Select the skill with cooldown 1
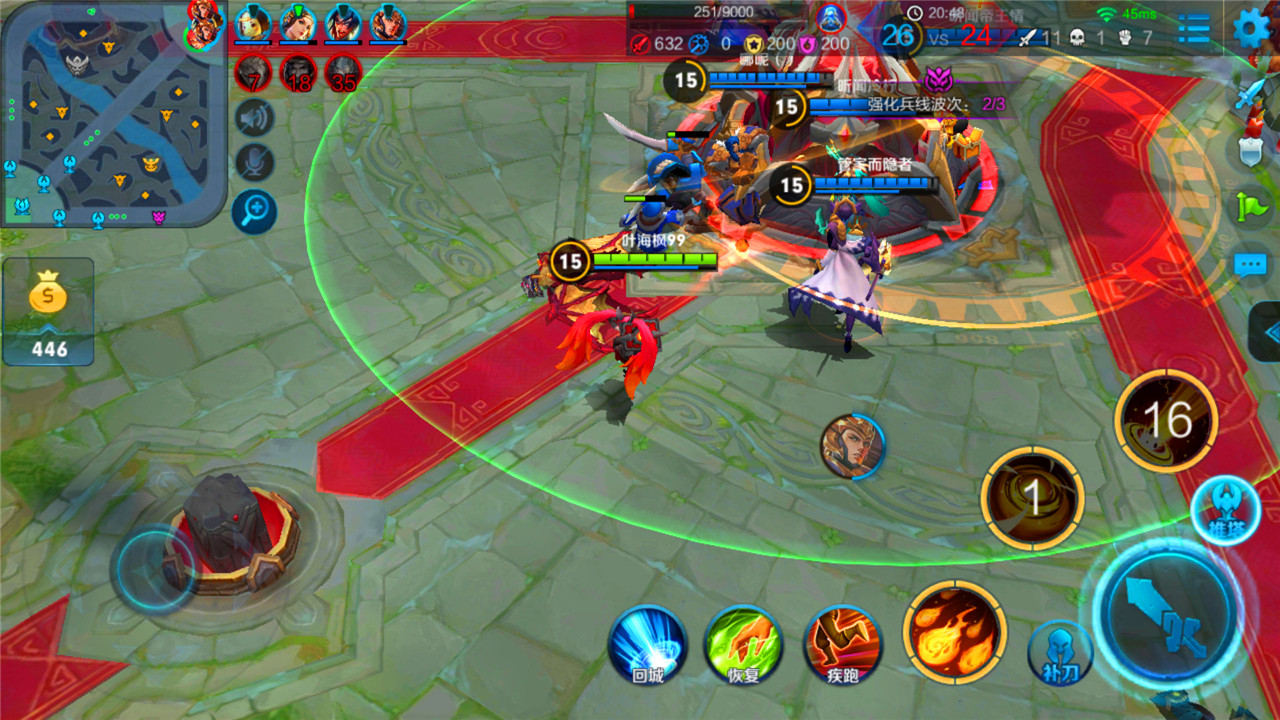This screenshot has width=1280, height=720. point(1032,498)
